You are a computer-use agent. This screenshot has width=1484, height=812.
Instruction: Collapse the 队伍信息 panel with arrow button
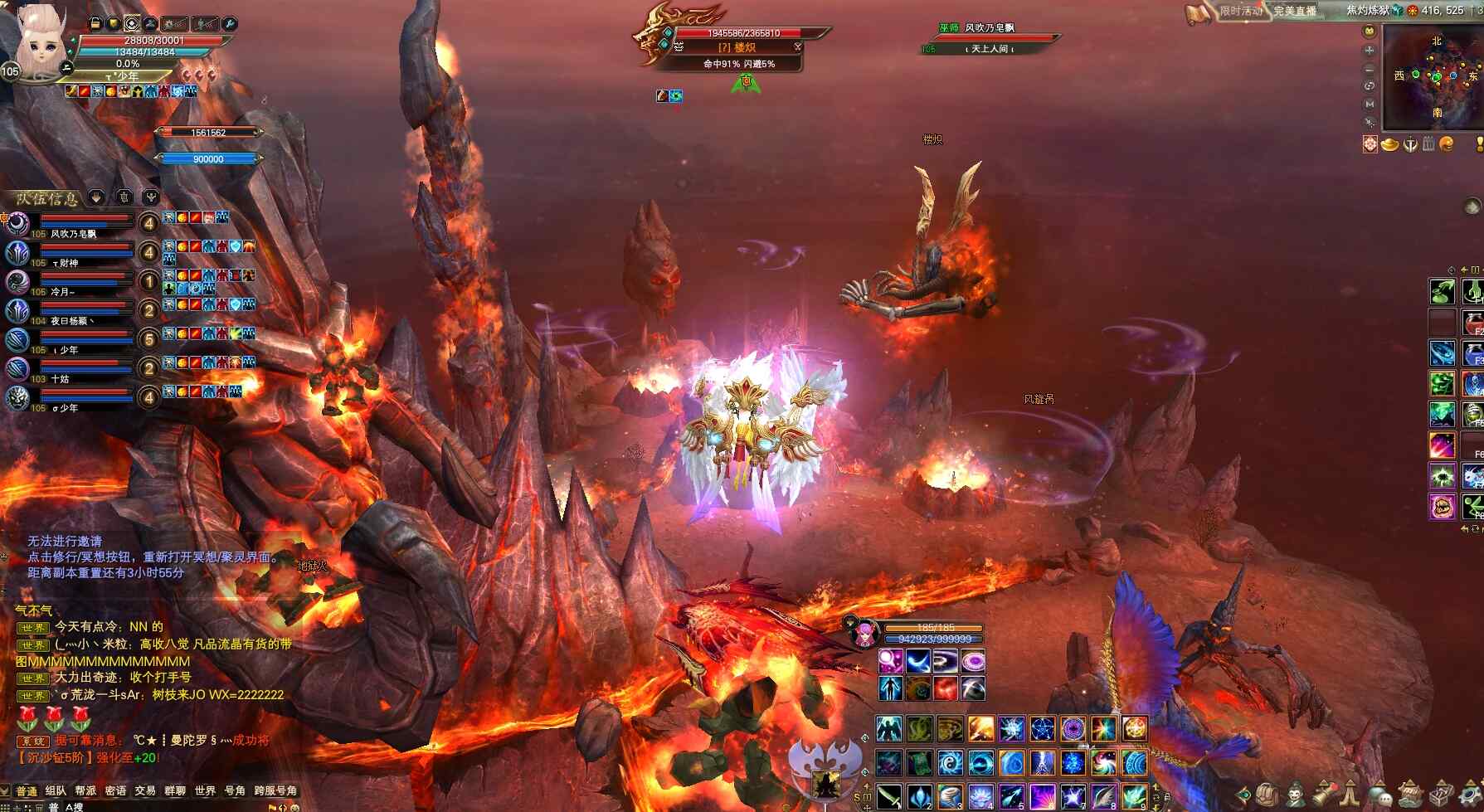point(96,197)
